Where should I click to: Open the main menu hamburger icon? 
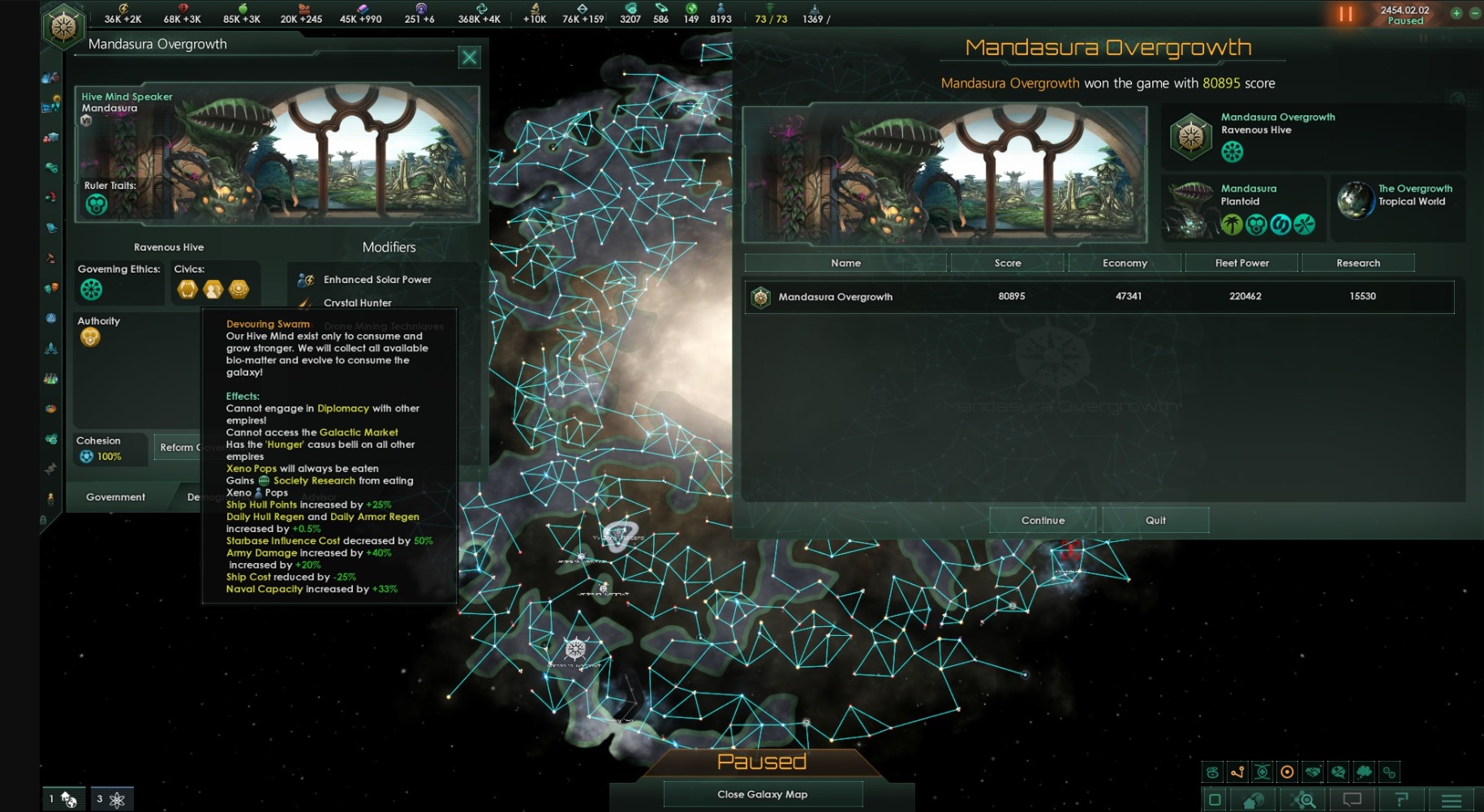1451,799
